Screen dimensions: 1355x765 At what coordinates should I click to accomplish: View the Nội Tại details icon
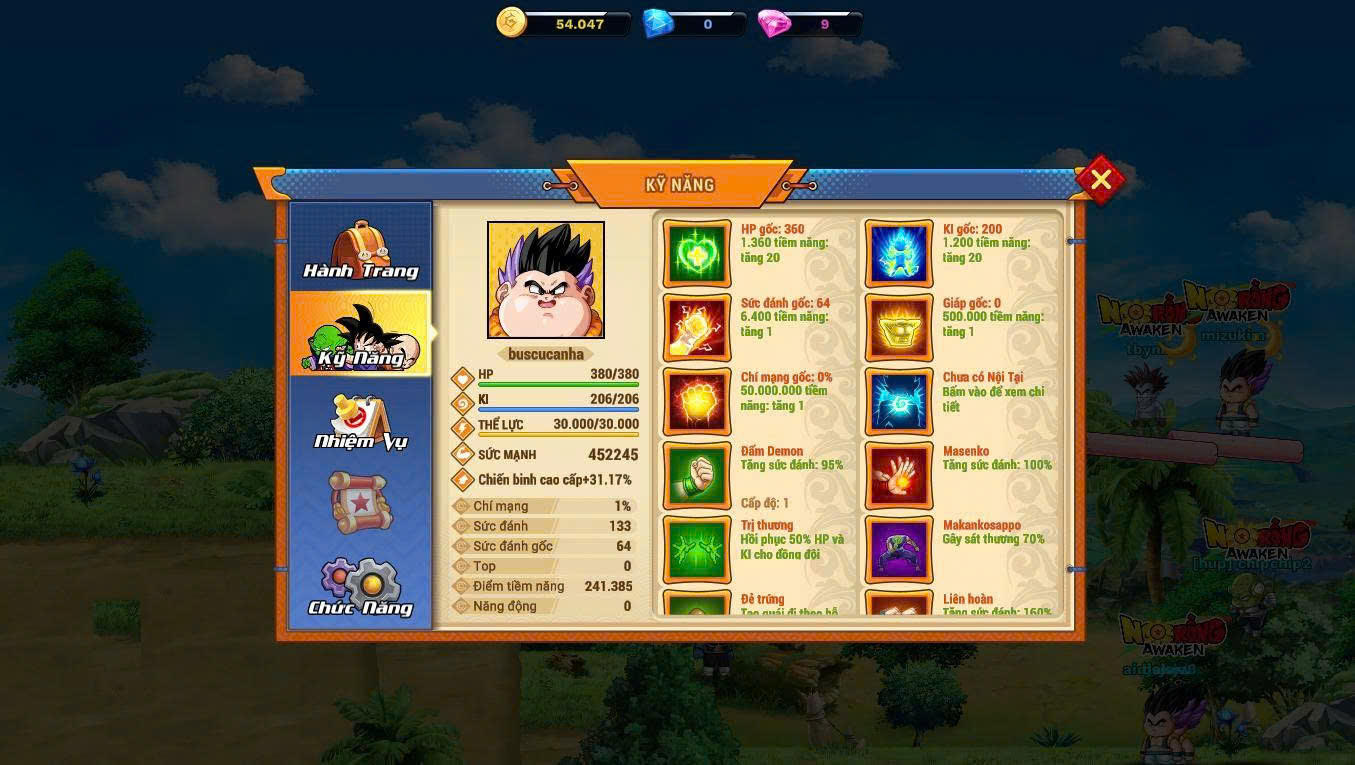tap(899, 402)
